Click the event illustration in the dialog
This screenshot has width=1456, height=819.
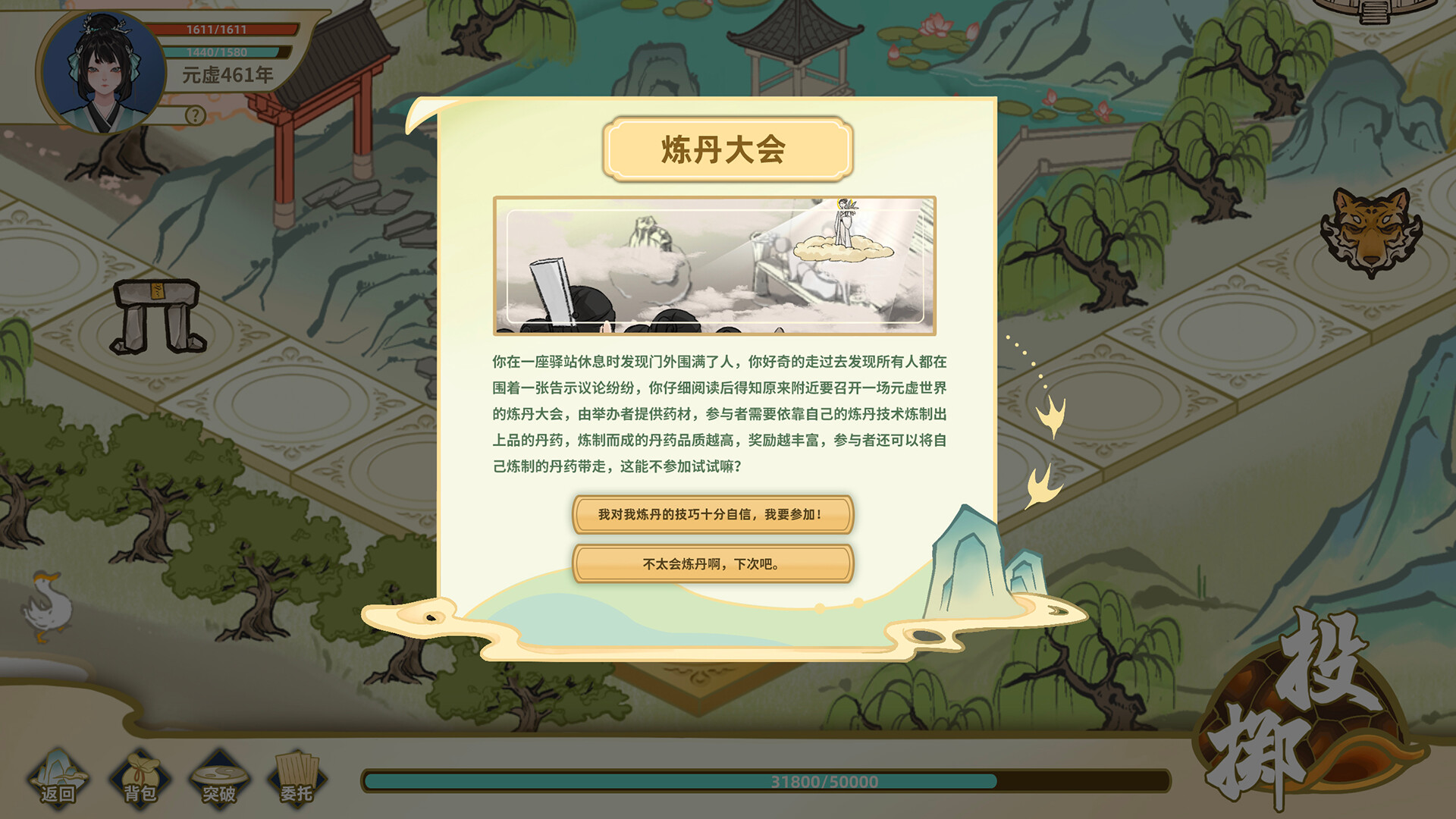coord(718,267)
